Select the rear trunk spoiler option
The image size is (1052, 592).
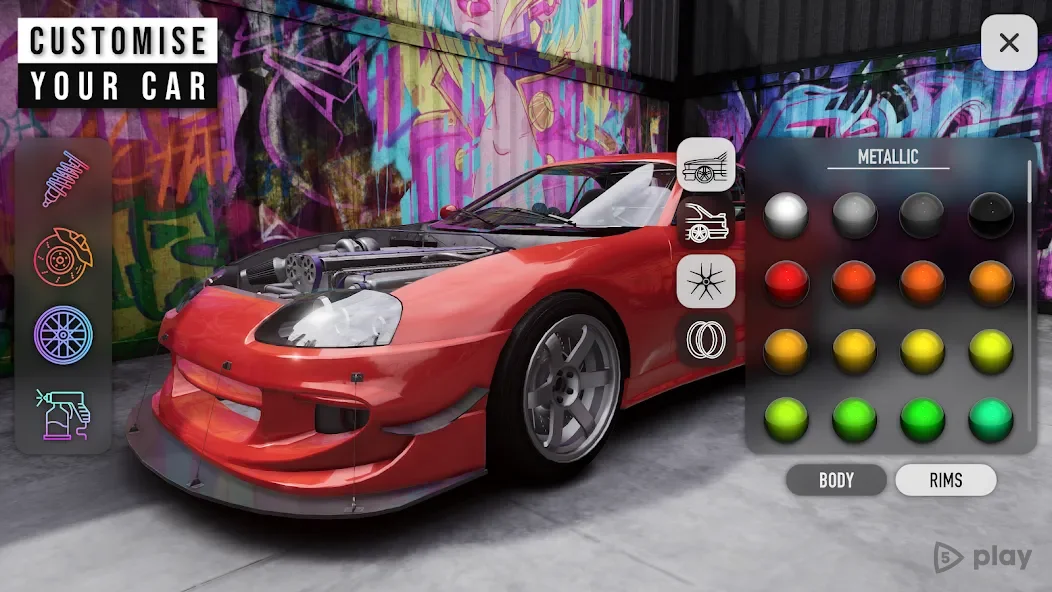click(706, 224)
